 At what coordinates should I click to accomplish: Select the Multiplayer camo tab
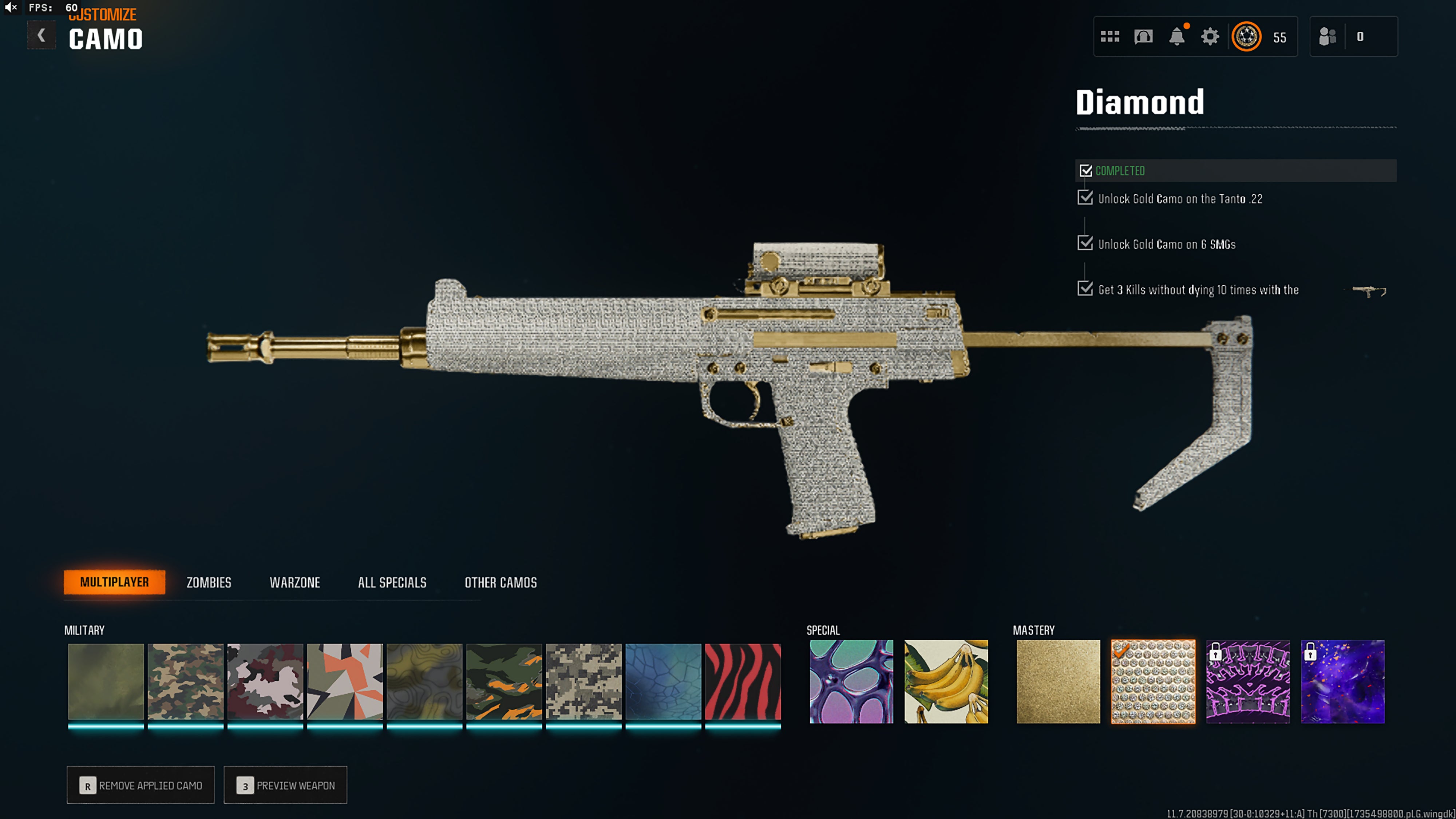point(114,582)
